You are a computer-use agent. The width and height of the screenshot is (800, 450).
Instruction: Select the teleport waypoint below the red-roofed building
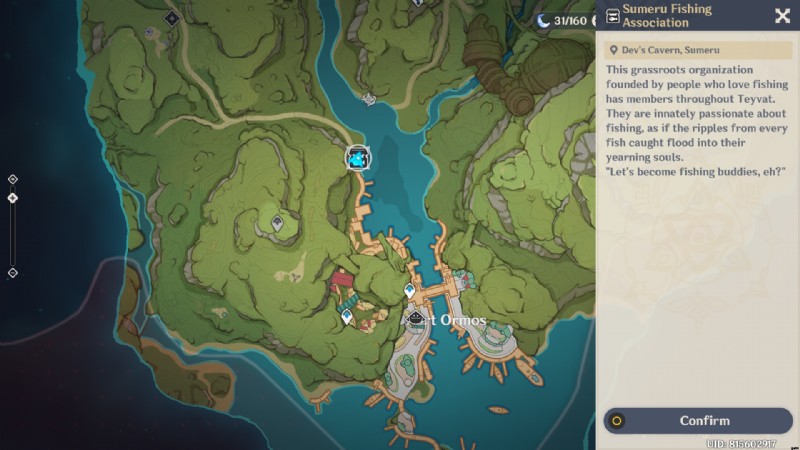(x=346, y=316)
